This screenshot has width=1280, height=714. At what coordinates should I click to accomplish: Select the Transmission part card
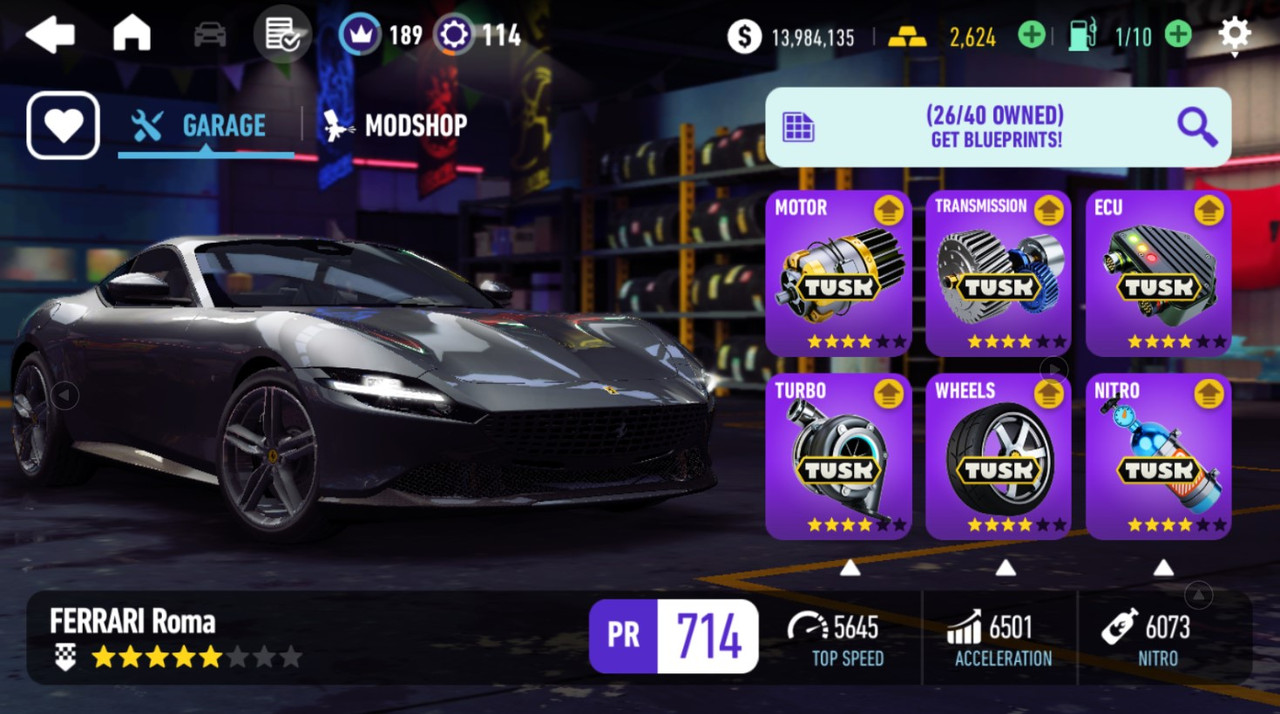click(x=998, y=273)
